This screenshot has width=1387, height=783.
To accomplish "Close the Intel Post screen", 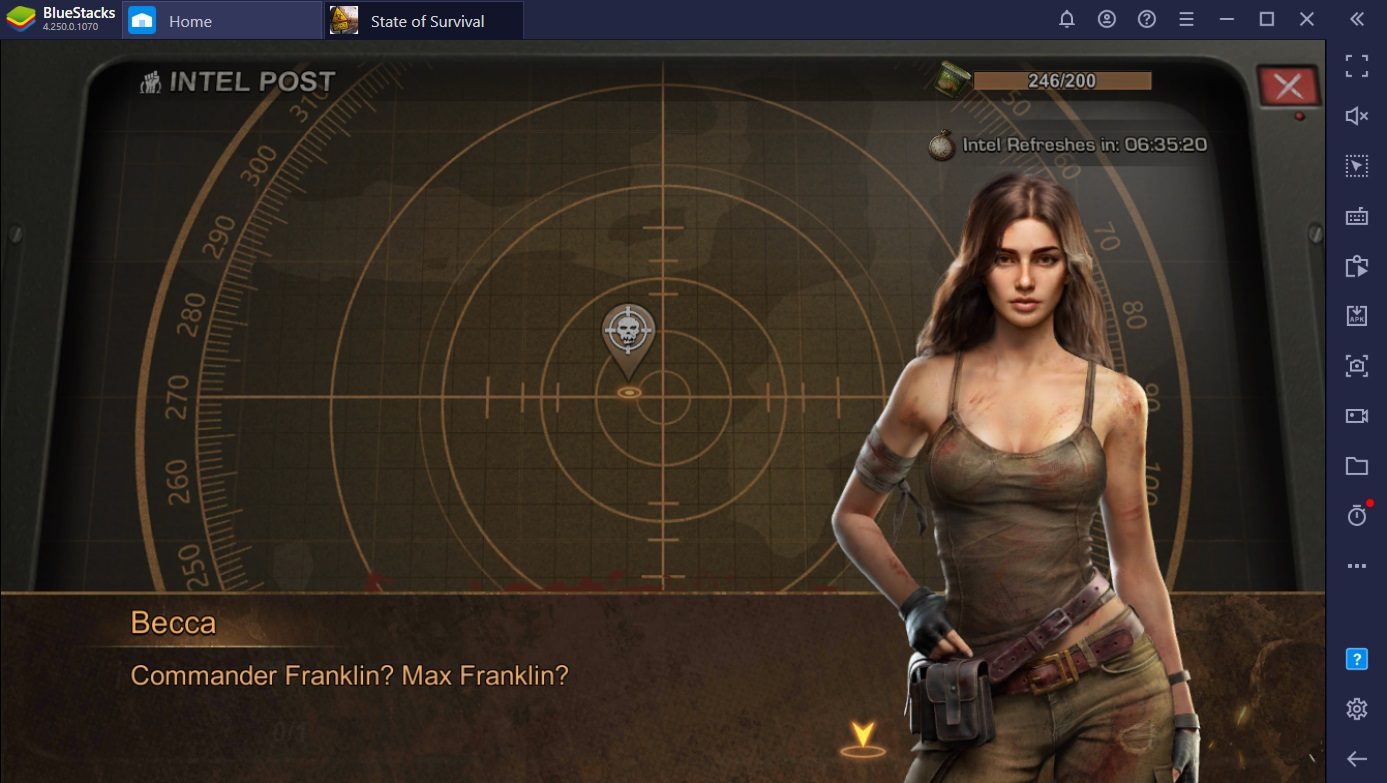I will coord(1288,87).
